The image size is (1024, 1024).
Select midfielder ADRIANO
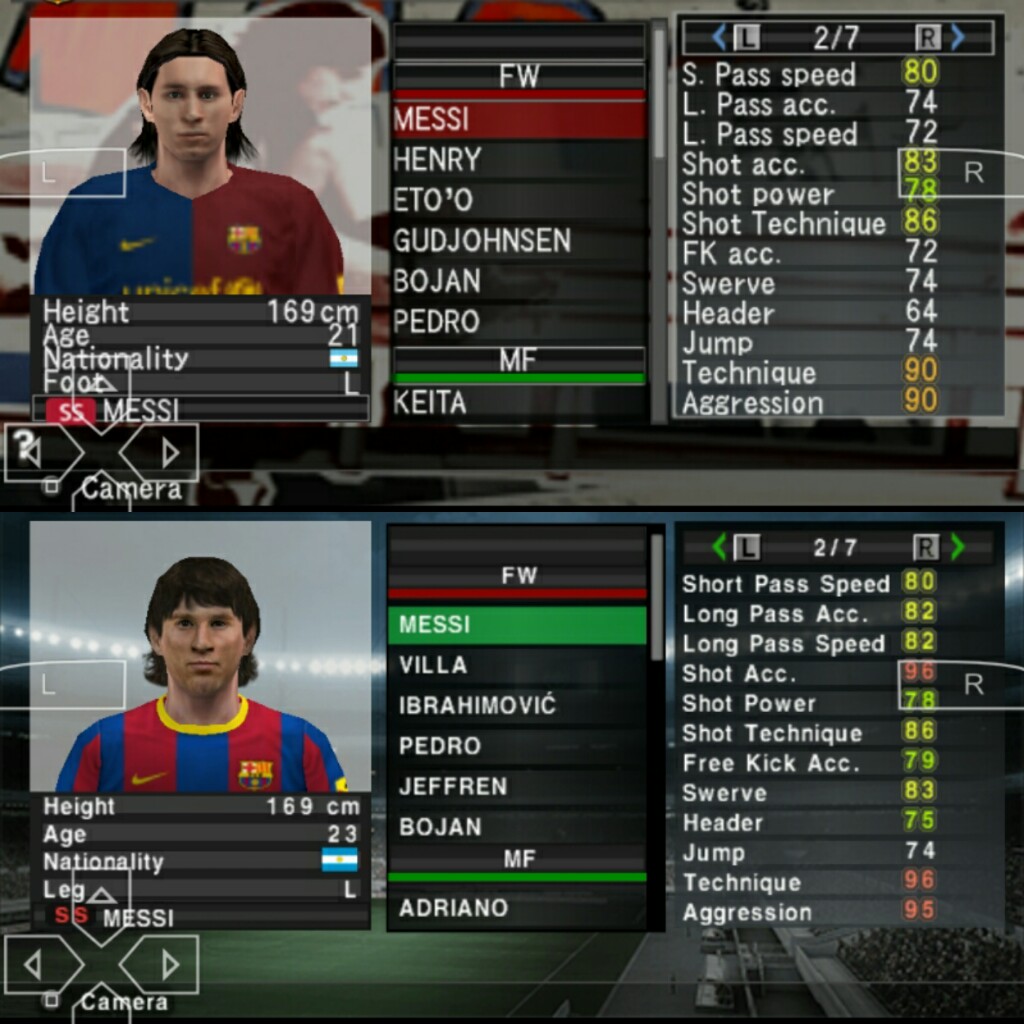pos(516,908)
